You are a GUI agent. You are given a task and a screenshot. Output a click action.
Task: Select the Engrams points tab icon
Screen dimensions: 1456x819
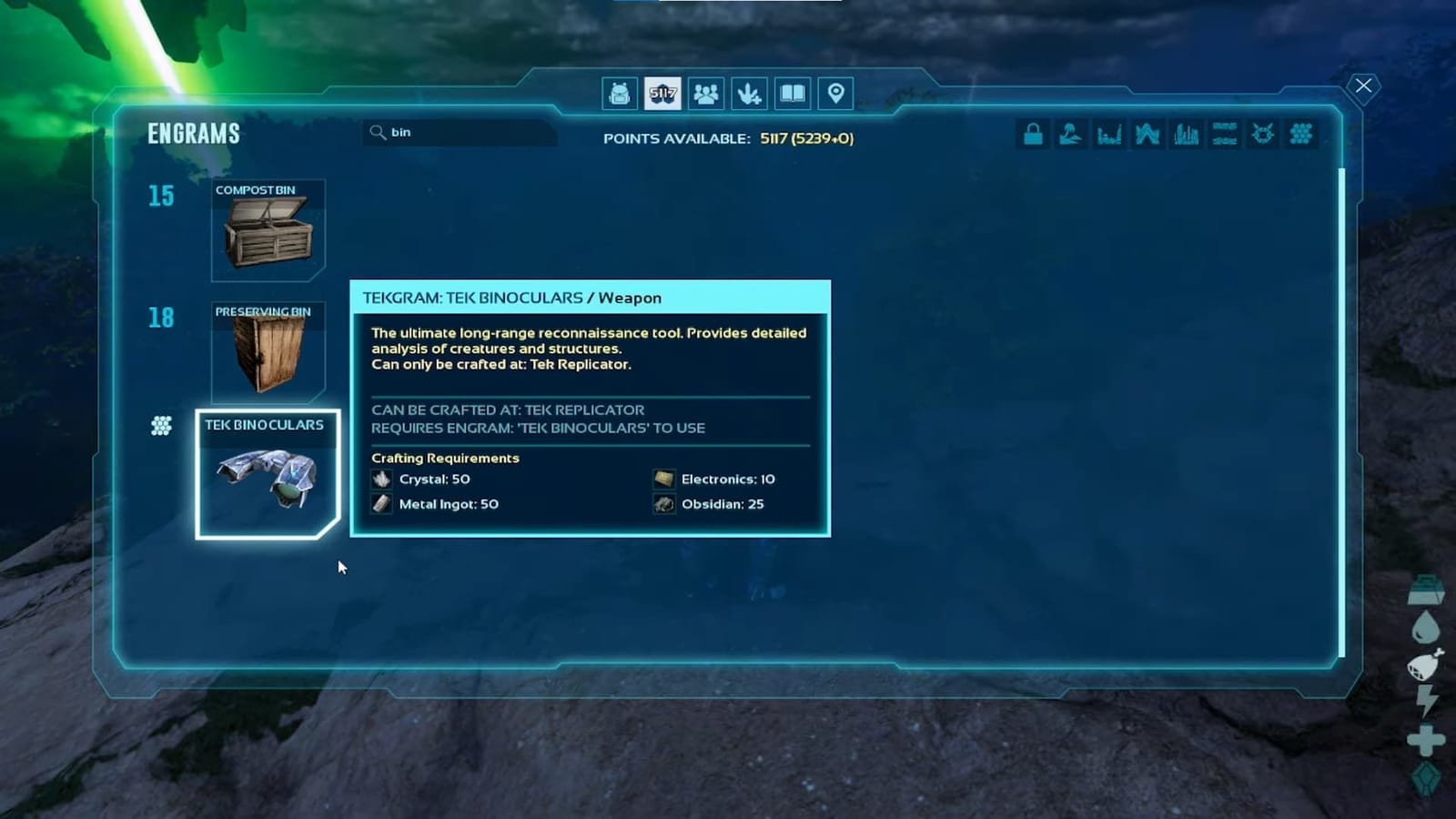click(662, 92)
